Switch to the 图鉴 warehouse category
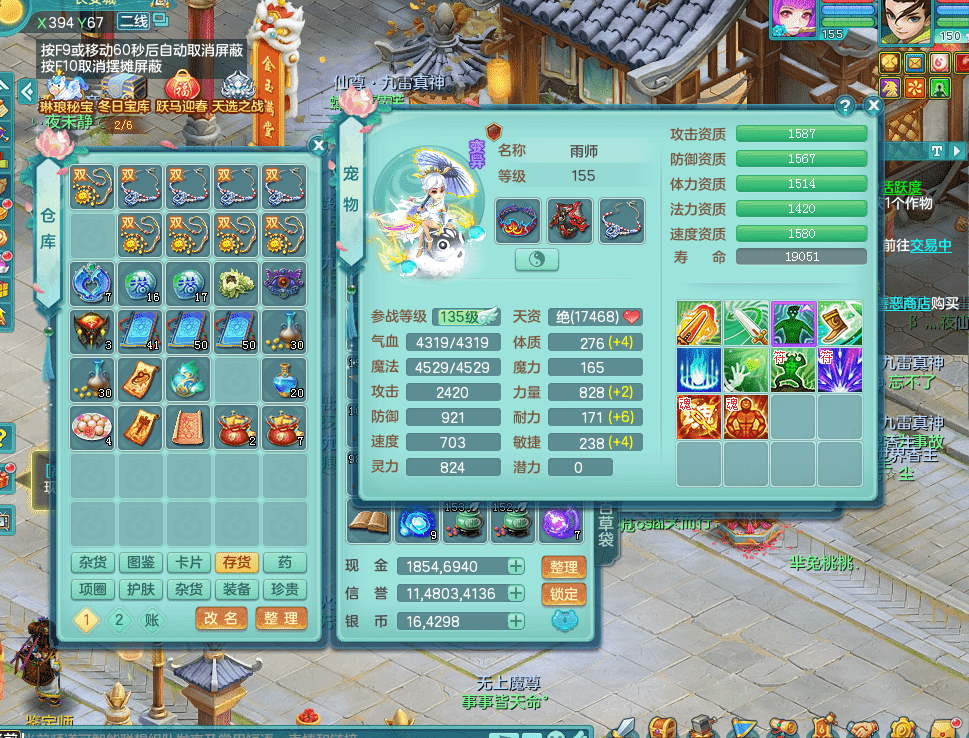The height and width of the screenshot is (738, 969). tap(139, 563)
